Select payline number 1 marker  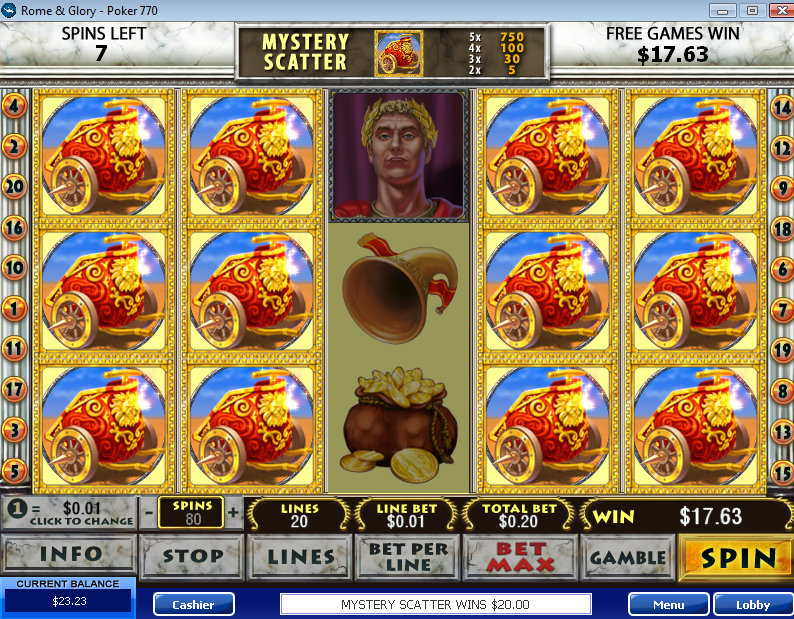point(14,308)
